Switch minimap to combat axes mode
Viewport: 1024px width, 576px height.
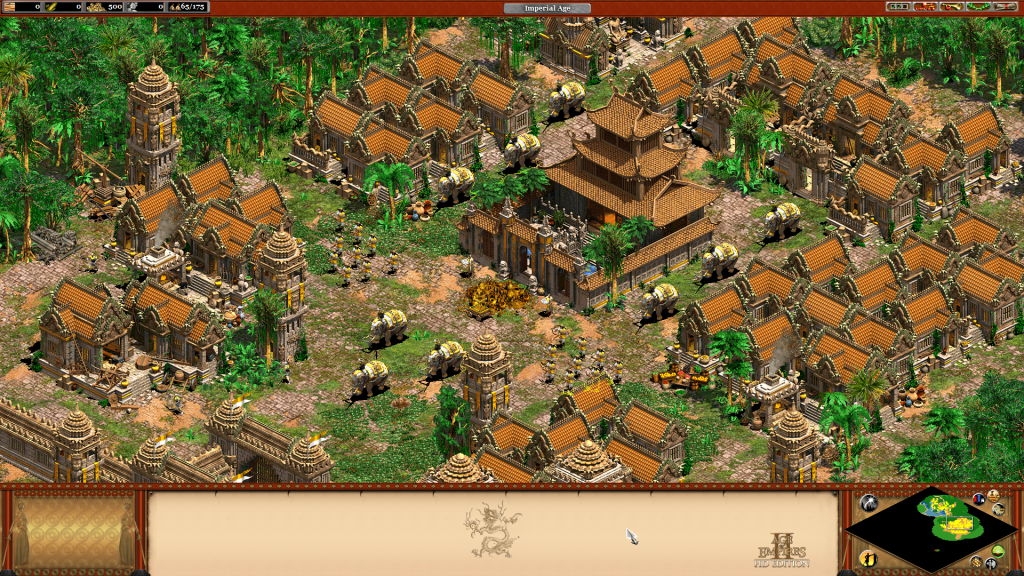click(x=990, y=564)
